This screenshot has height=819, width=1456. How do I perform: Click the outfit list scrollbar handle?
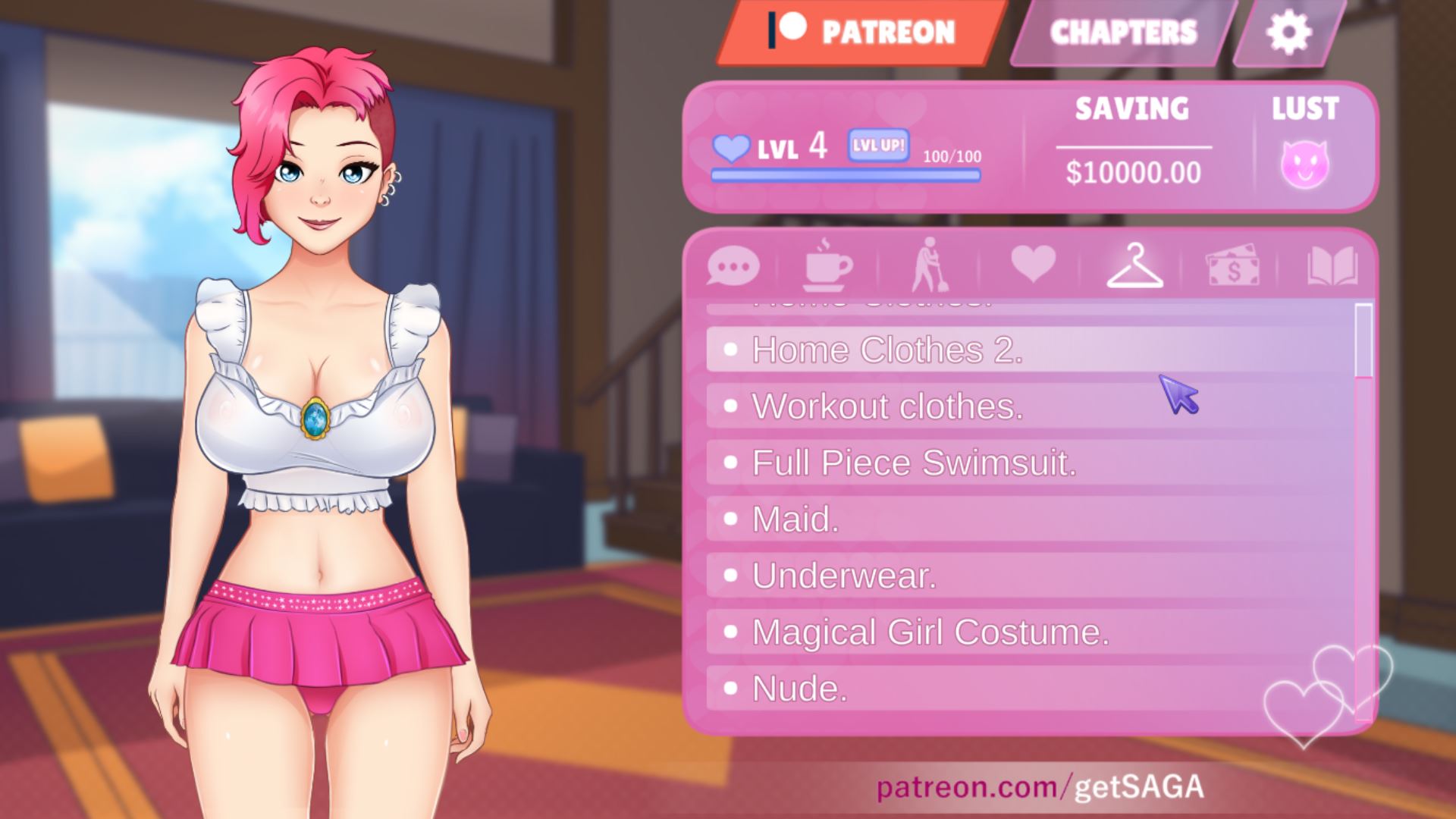pyautogui.click(x=1363, y=340)
